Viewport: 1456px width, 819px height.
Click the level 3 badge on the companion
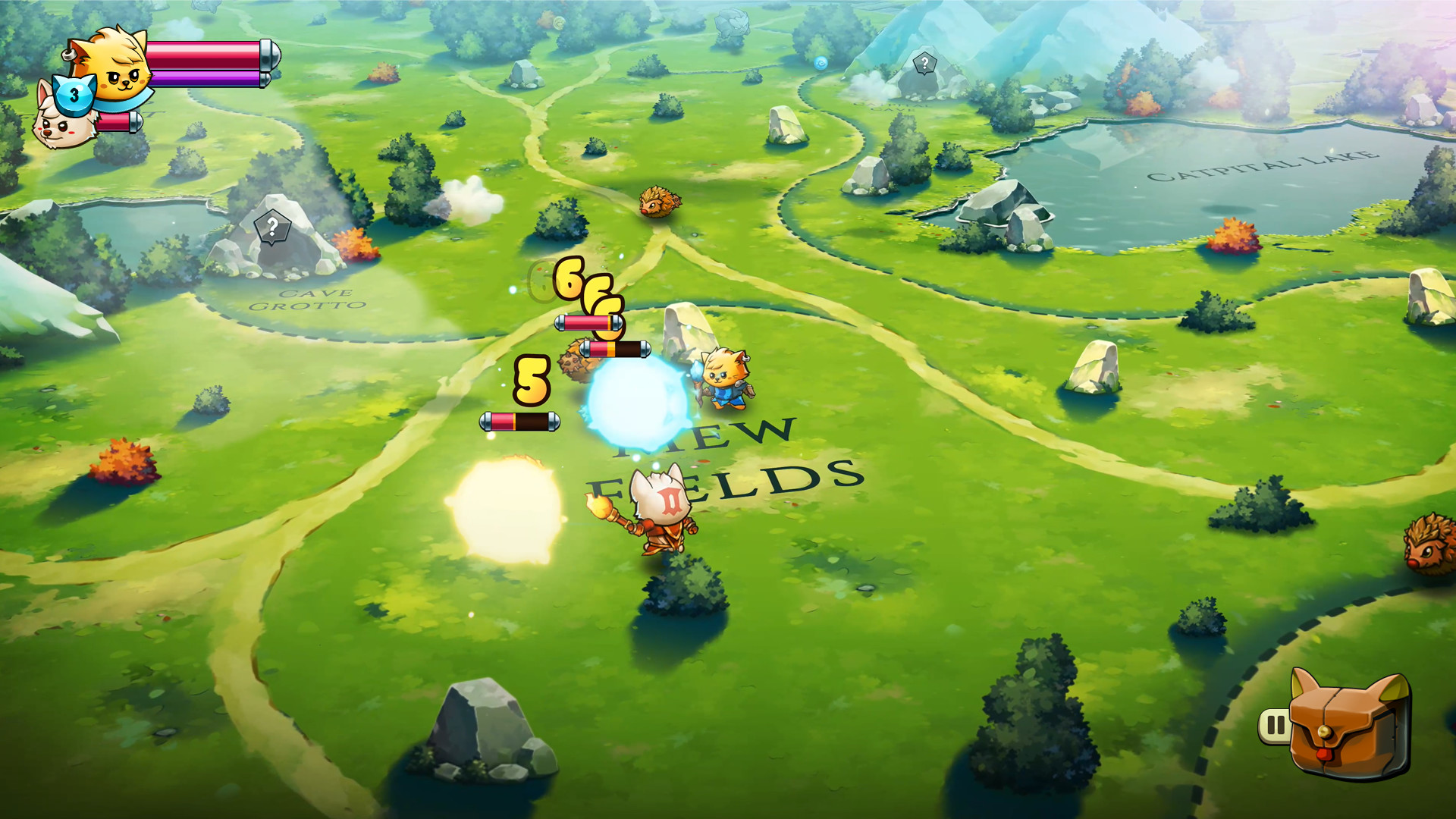click(74, 93)
